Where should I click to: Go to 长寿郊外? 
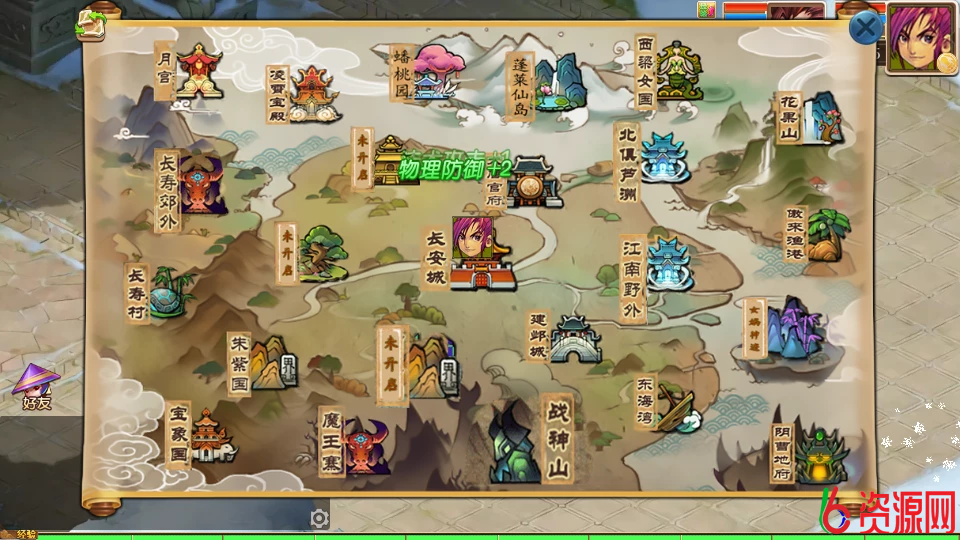(201, 185)
